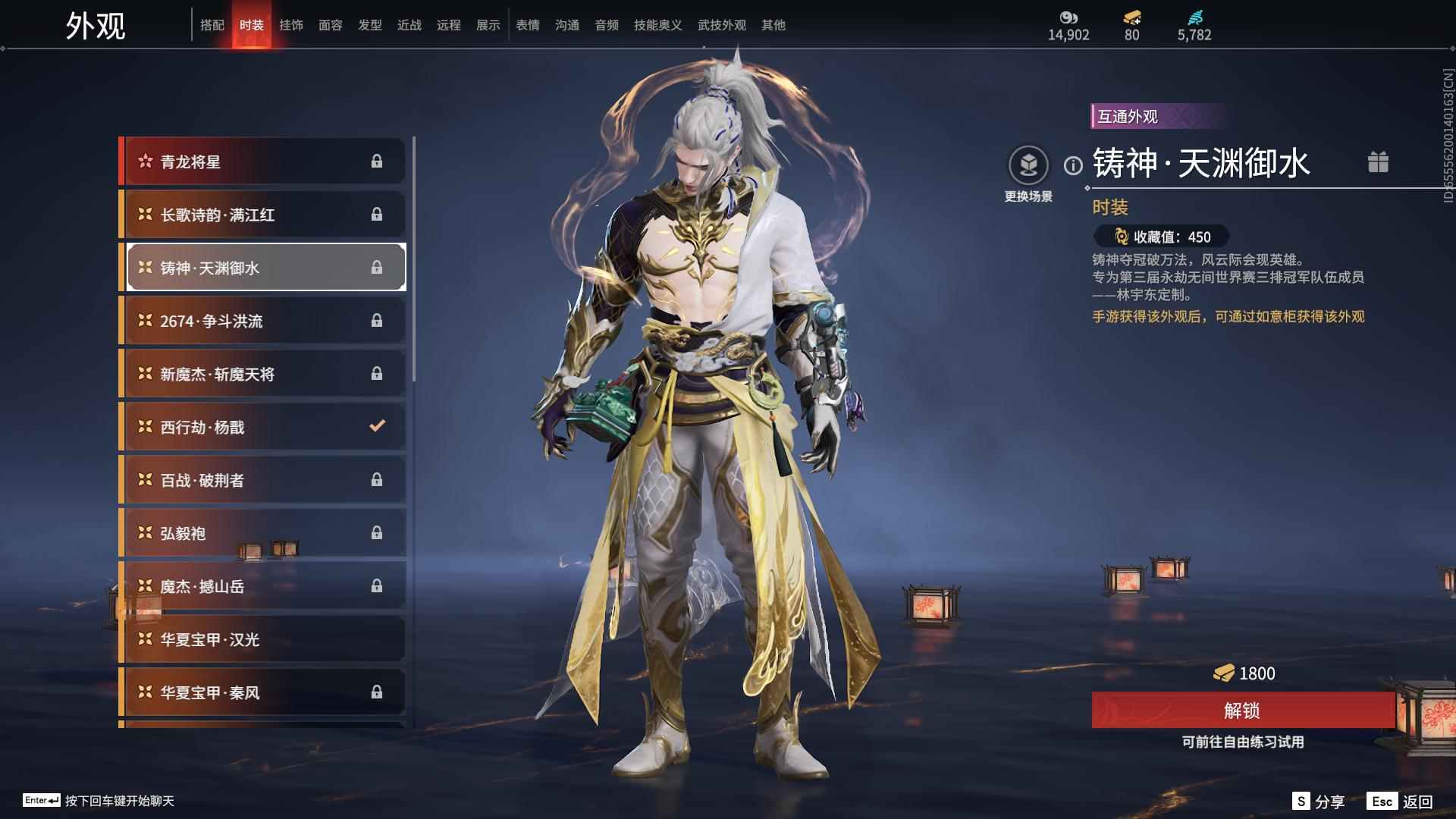Image resolution: width=1456 pixels, height=819 pixels.
Task: Select the 面容 face tab
Action: pos(331,25)
